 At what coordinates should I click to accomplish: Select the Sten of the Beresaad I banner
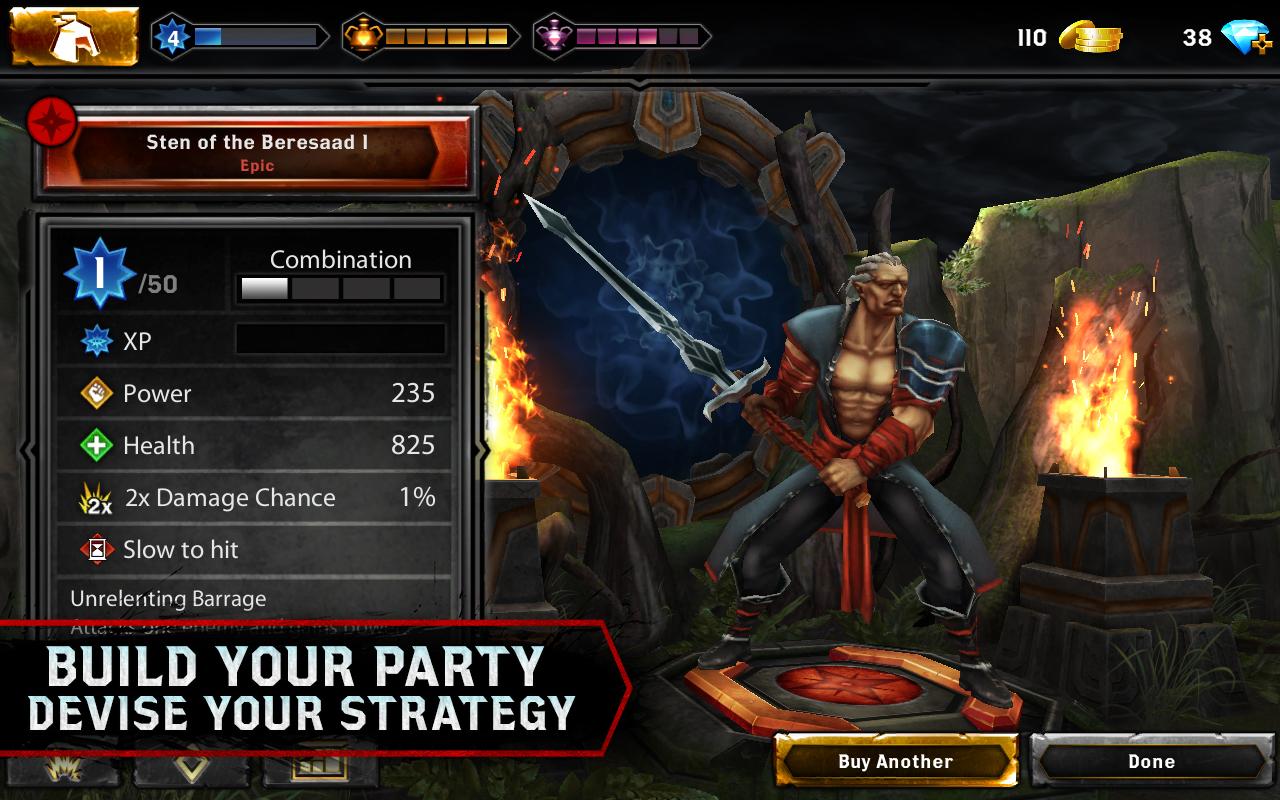click(257, 153)
